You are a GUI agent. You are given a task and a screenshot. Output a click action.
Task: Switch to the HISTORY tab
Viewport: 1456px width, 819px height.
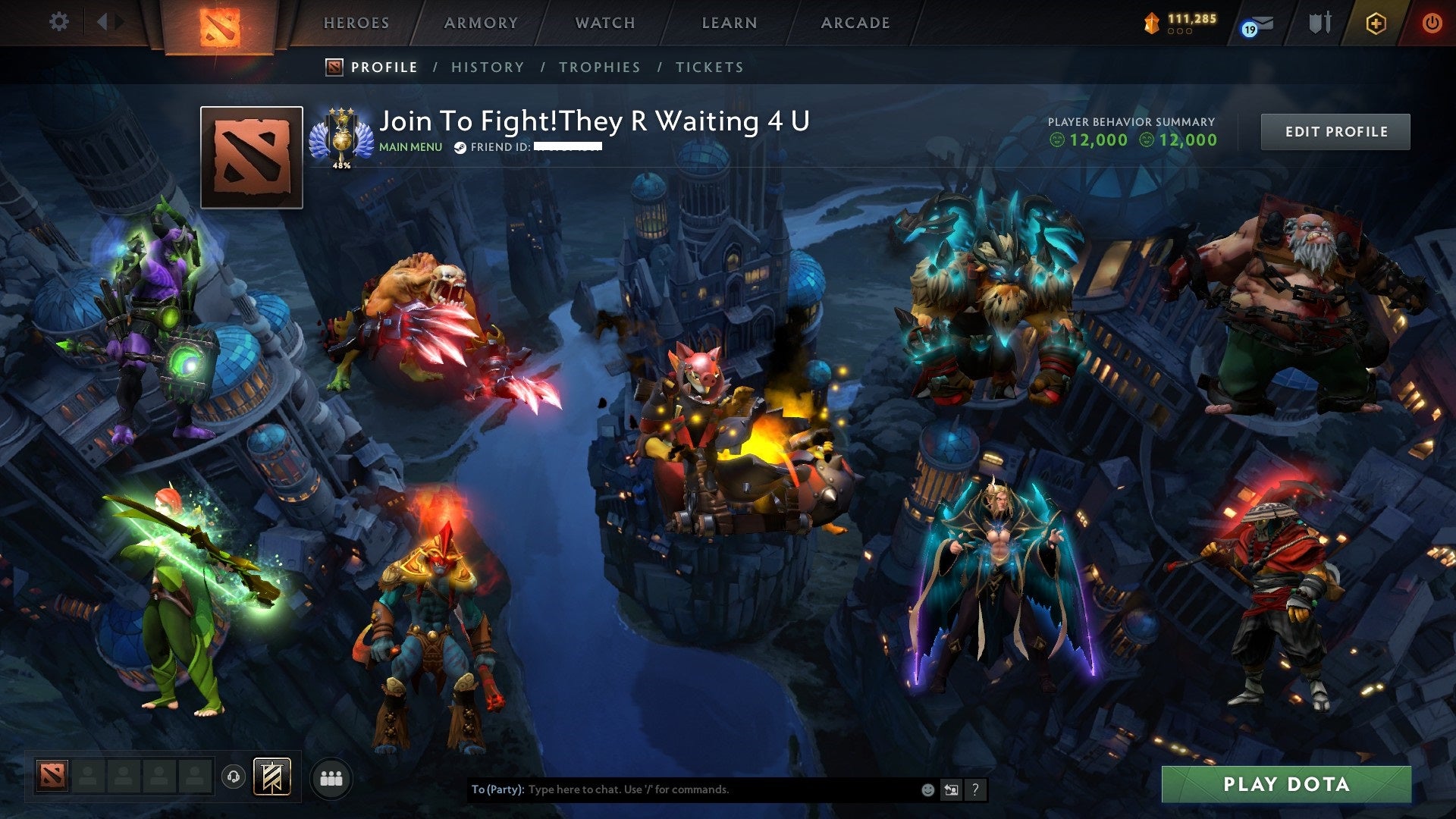click(488, 67)
